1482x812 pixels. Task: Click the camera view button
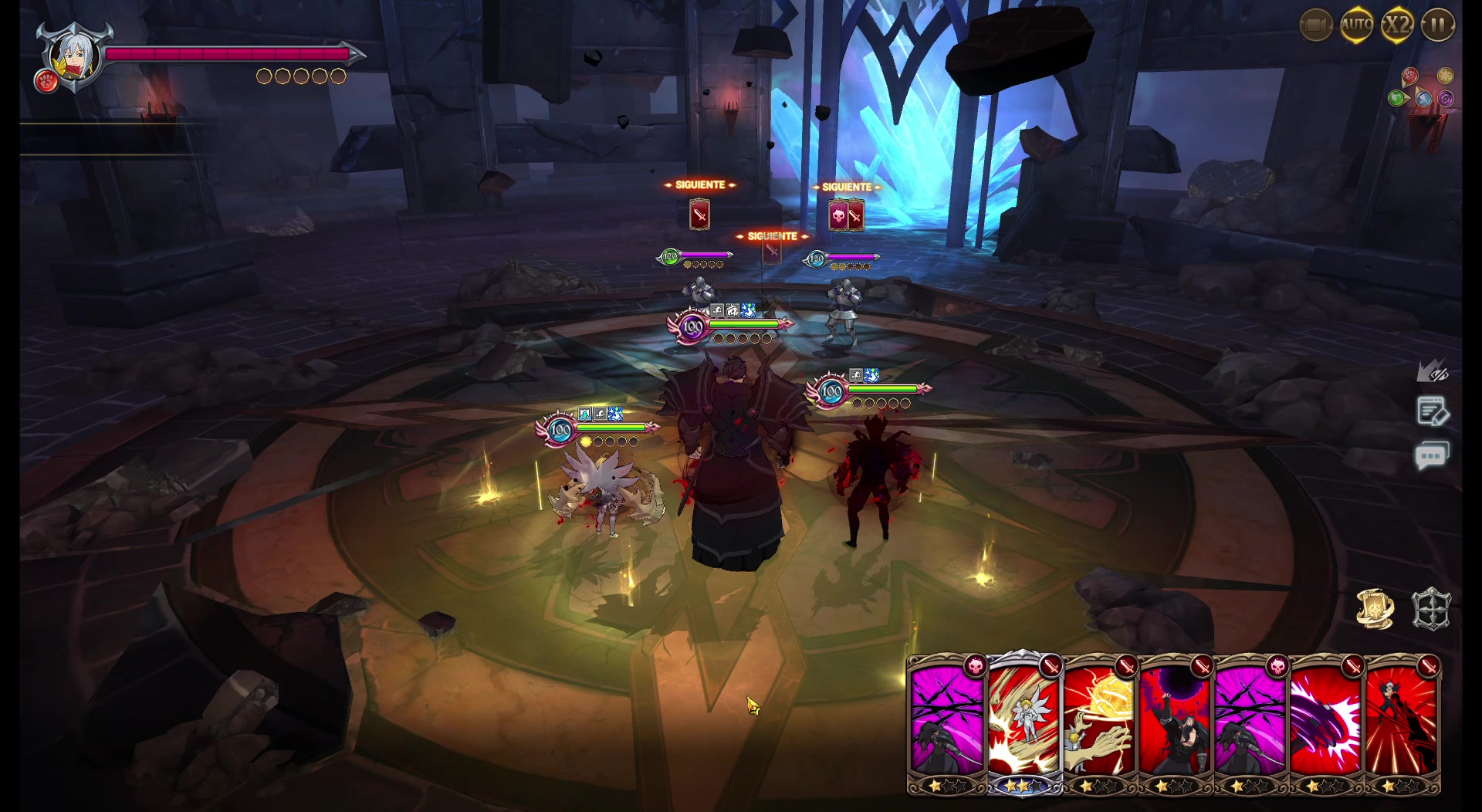1315,25
